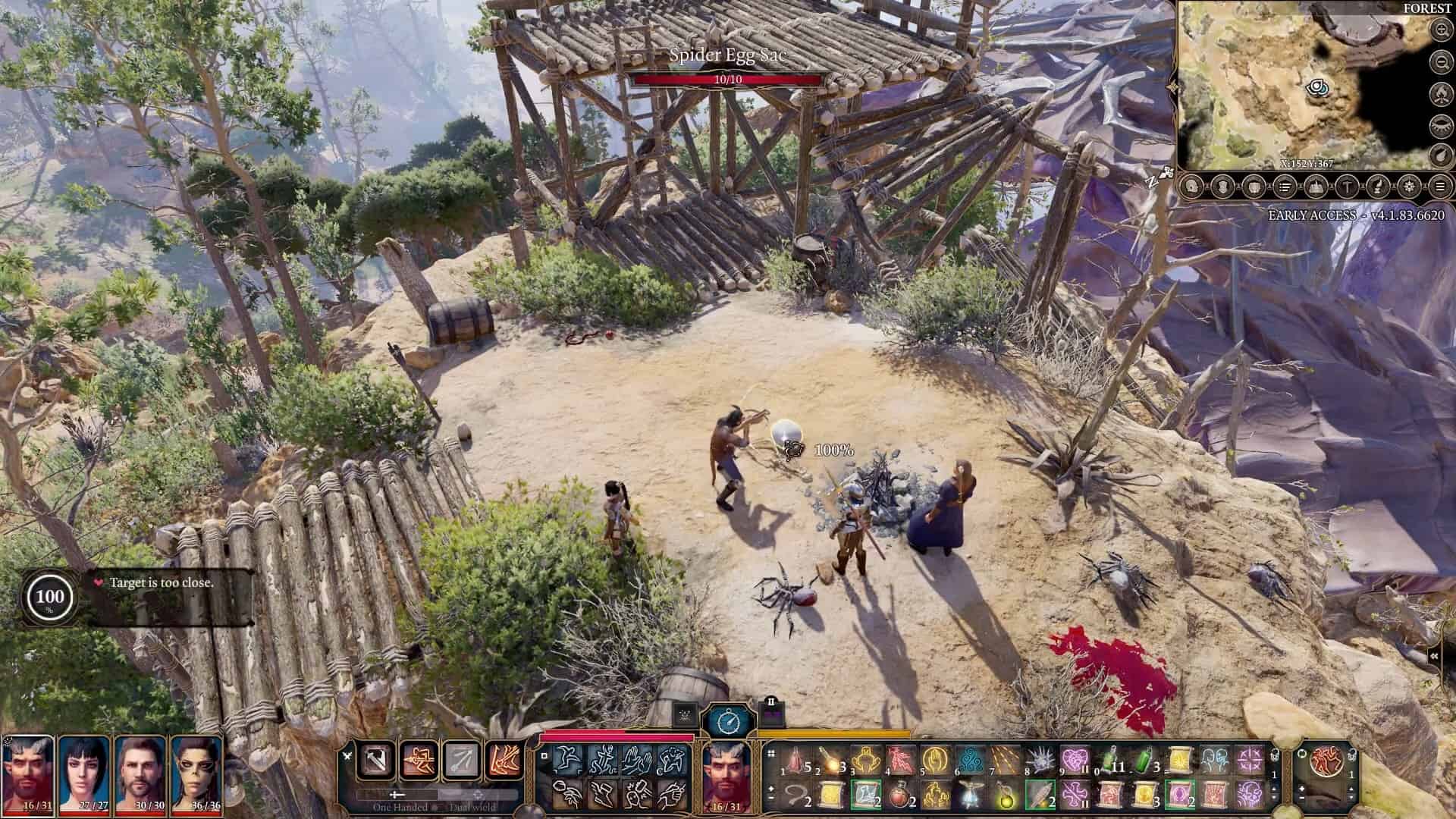Activate the red circular figure ability icon
The width and height of the screenshot is (1456, 819).
1326,761
